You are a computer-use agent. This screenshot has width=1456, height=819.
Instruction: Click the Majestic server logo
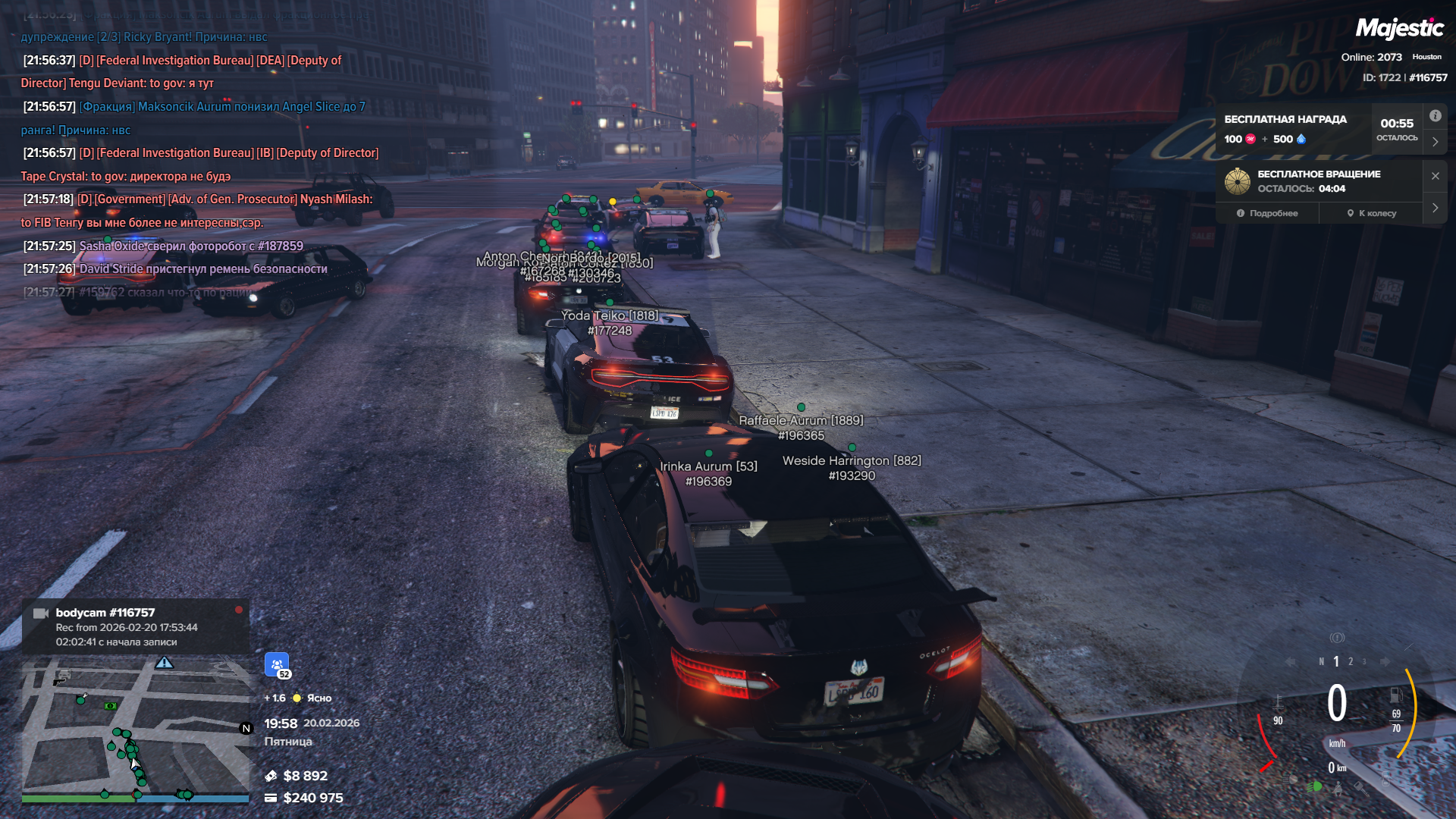[1399, 29]
